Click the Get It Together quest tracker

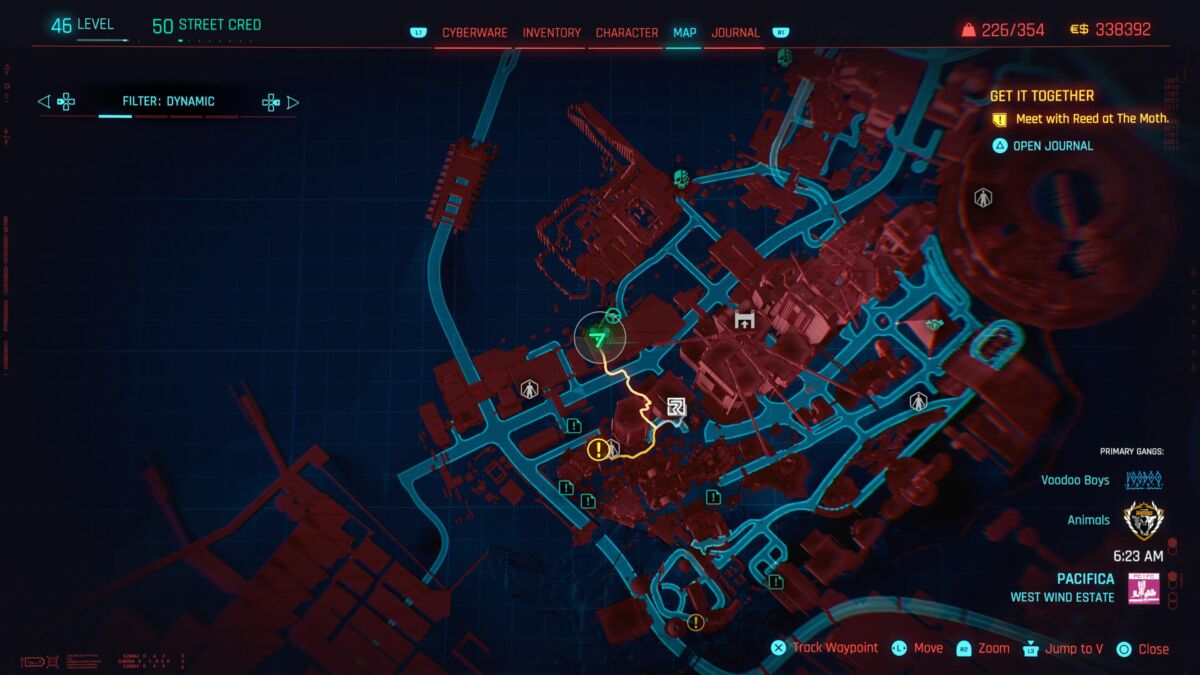tap(1041, 96)
